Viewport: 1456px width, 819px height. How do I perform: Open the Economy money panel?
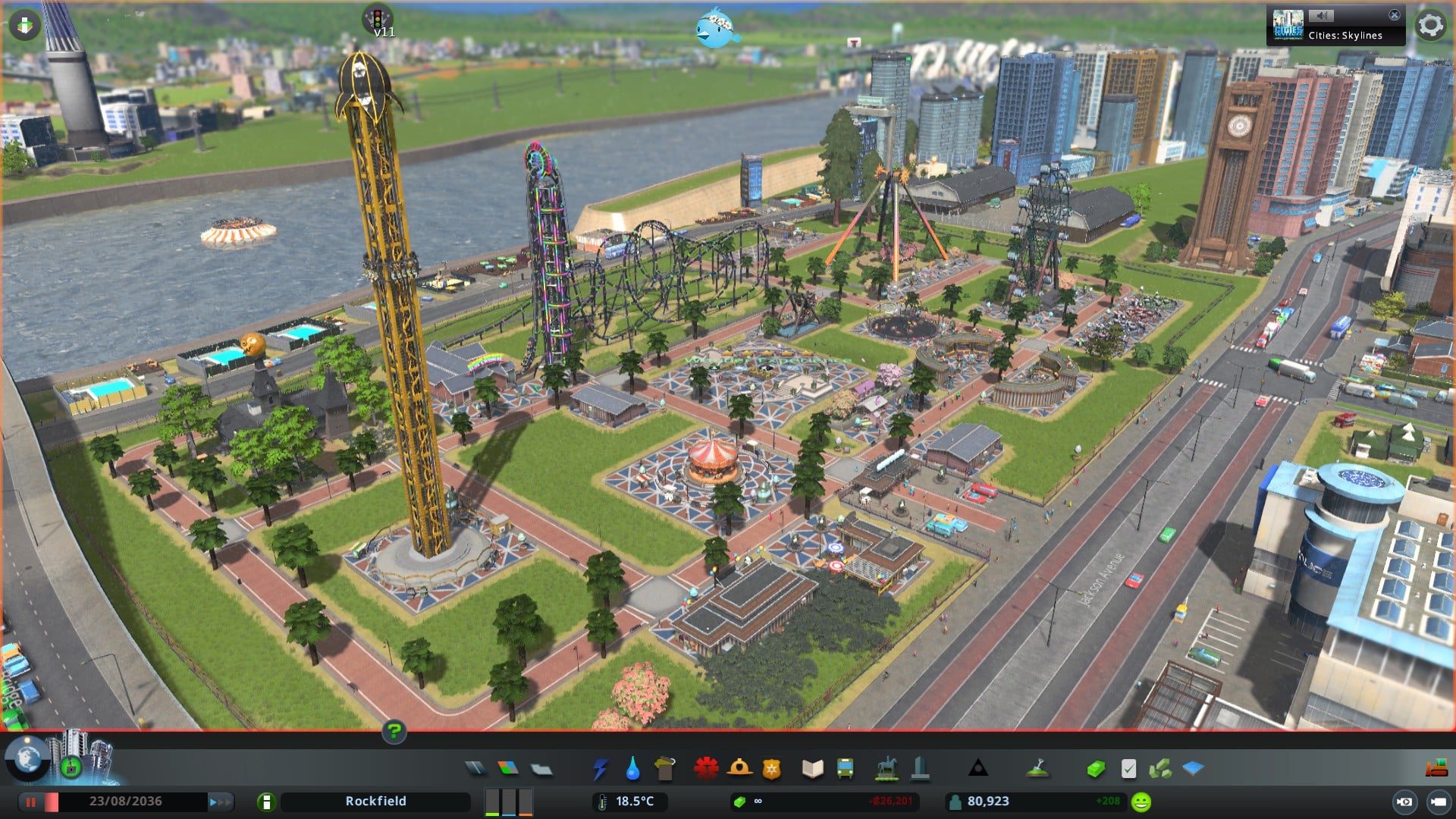[x=1095, y=769]
